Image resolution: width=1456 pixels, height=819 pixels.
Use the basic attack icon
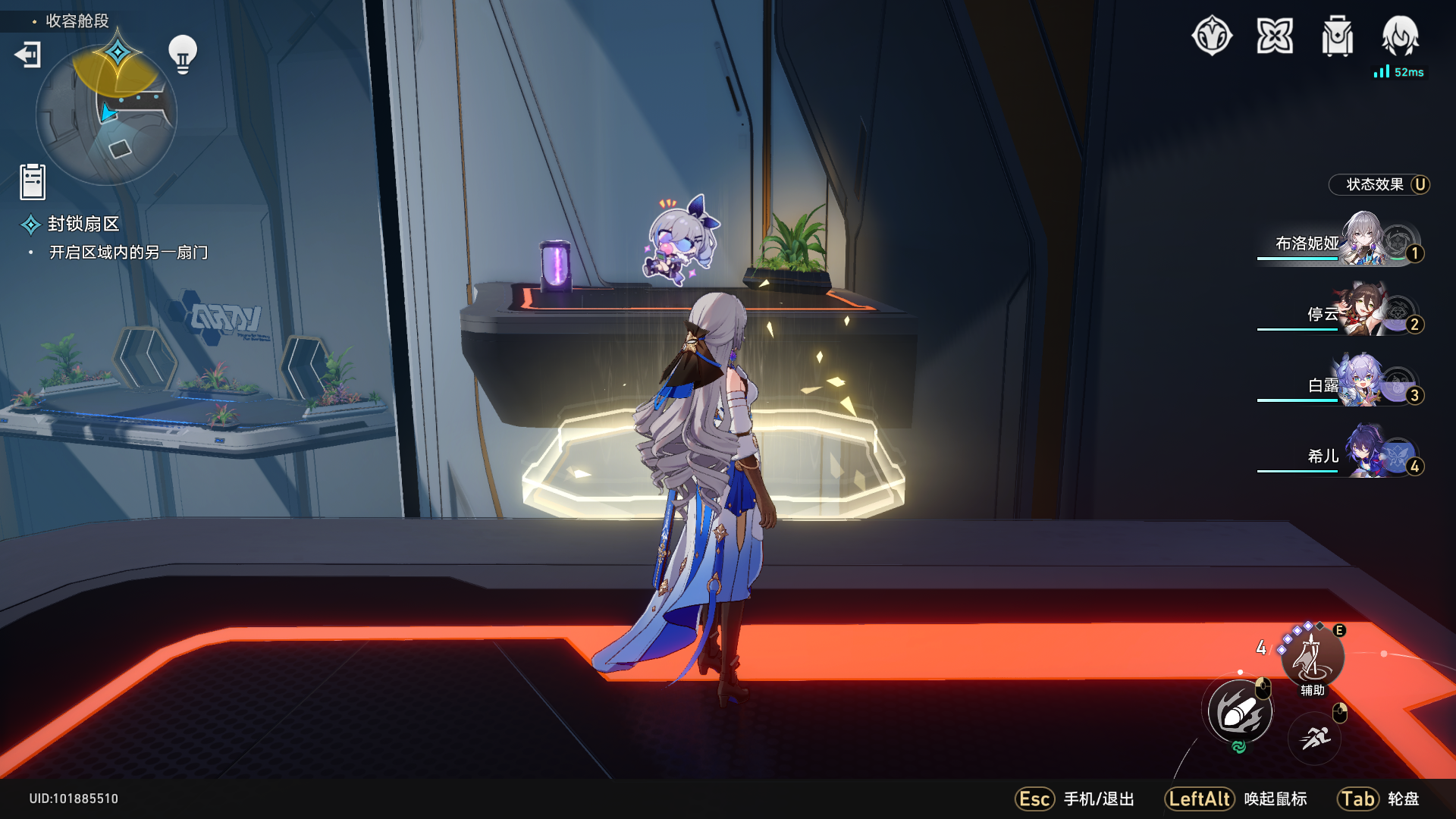1240,712
